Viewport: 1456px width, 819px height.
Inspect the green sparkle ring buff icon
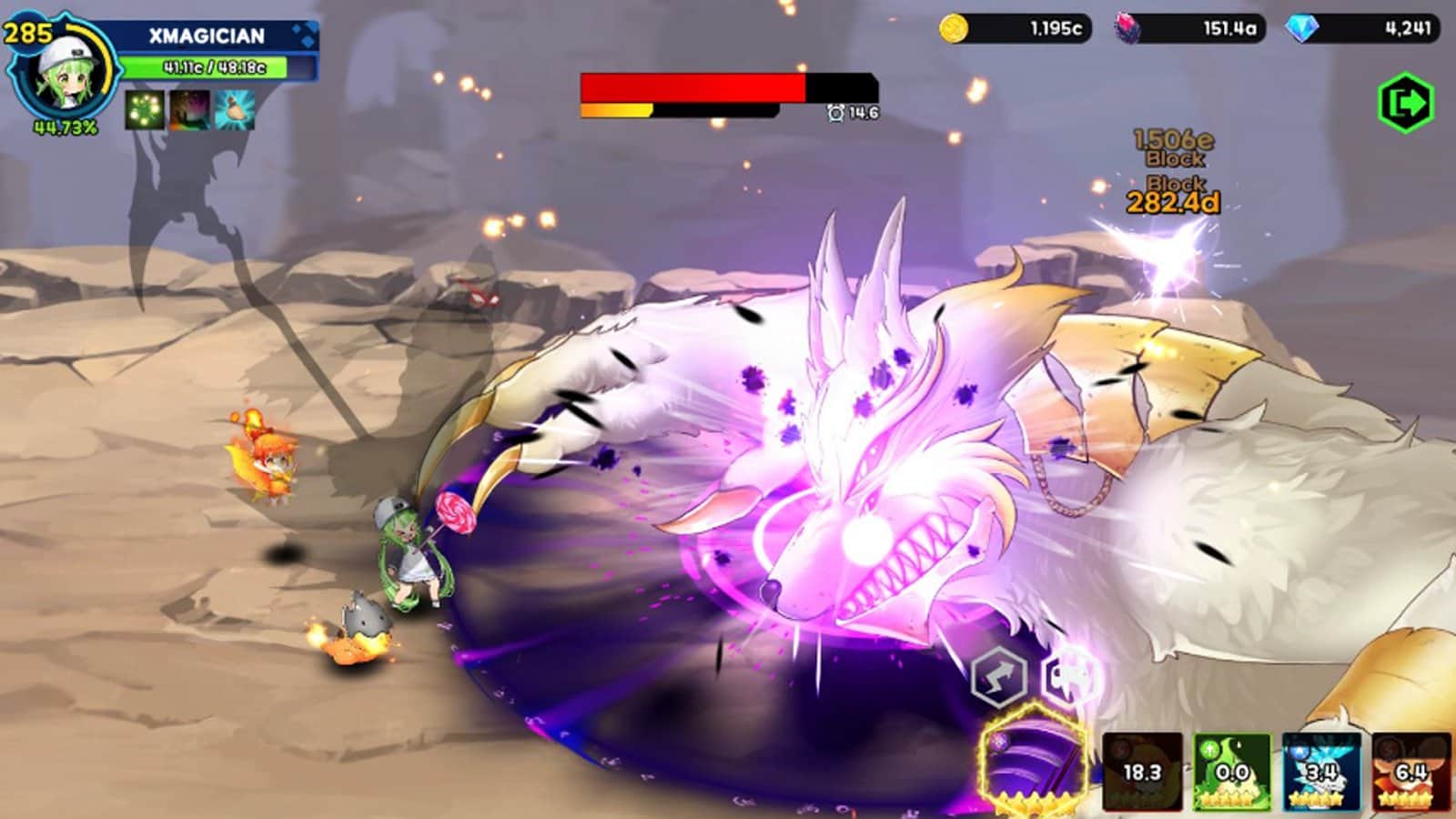tap(145, 110)
